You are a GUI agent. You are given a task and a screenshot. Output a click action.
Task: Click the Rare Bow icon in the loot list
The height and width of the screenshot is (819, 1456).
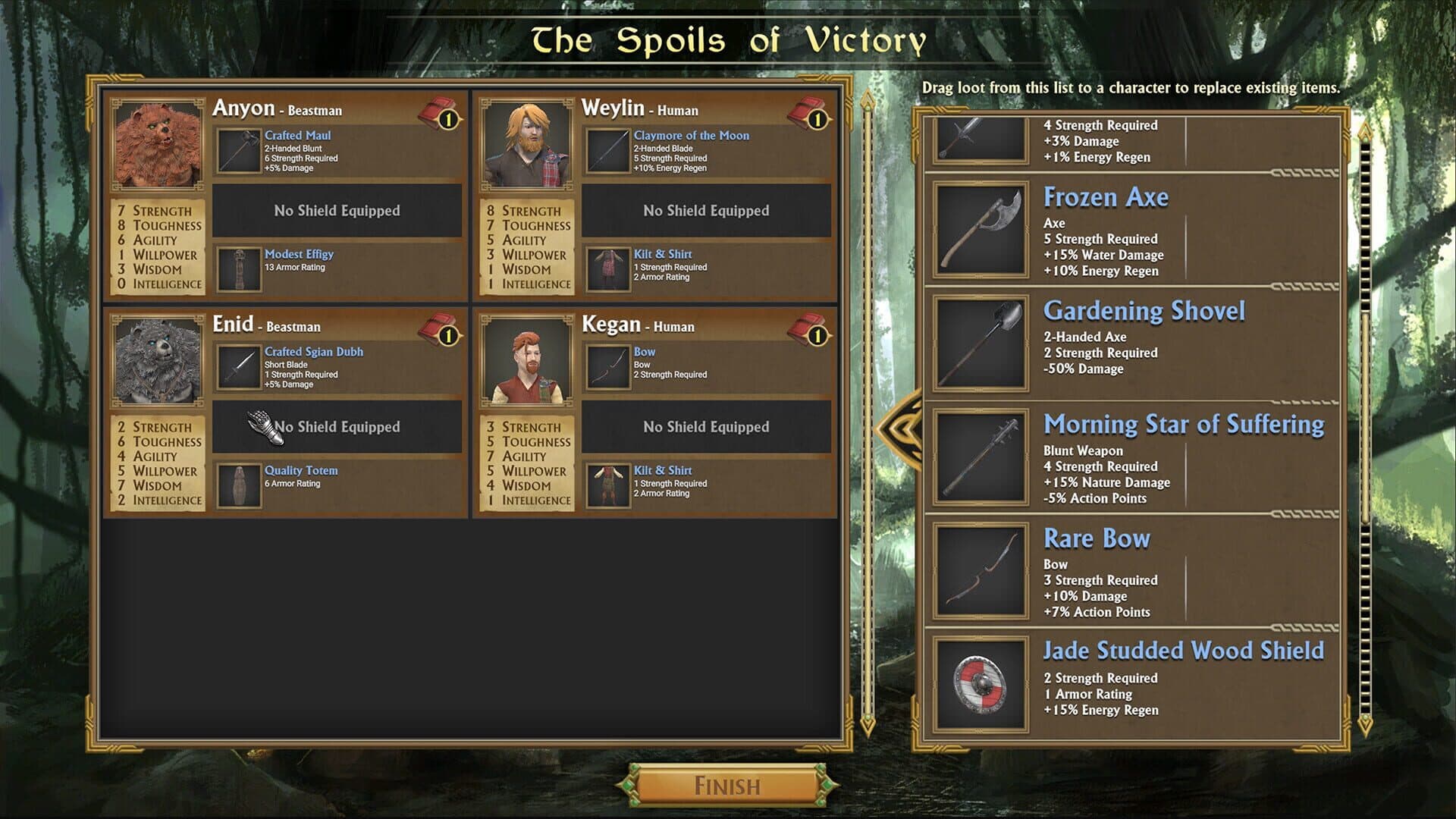point(981,570)
